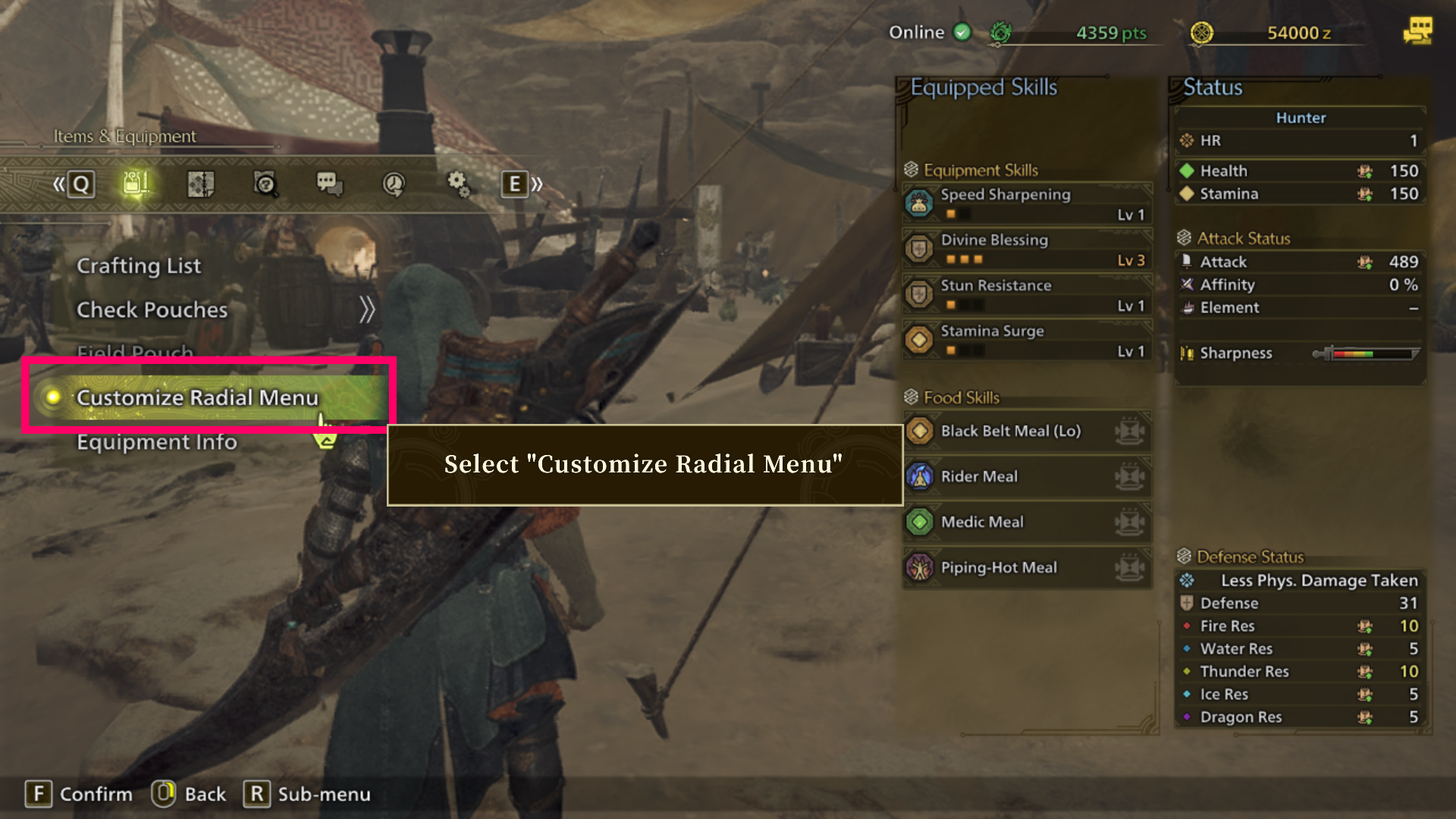1456x819 pixels.
Task: Select the Divine Blessing shield icon
Action: click(920, 249)
